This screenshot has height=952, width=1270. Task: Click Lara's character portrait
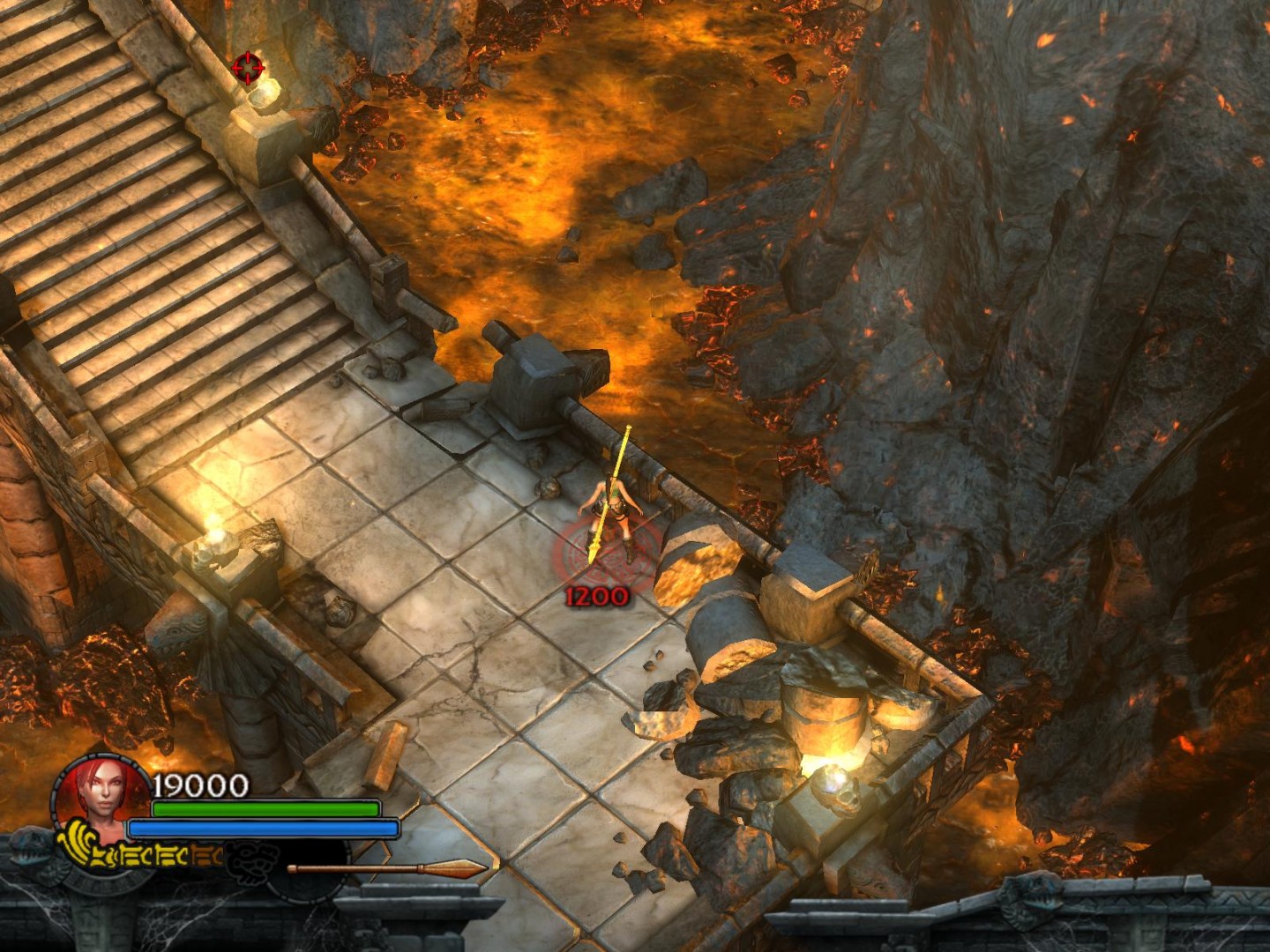coord(101,795)
